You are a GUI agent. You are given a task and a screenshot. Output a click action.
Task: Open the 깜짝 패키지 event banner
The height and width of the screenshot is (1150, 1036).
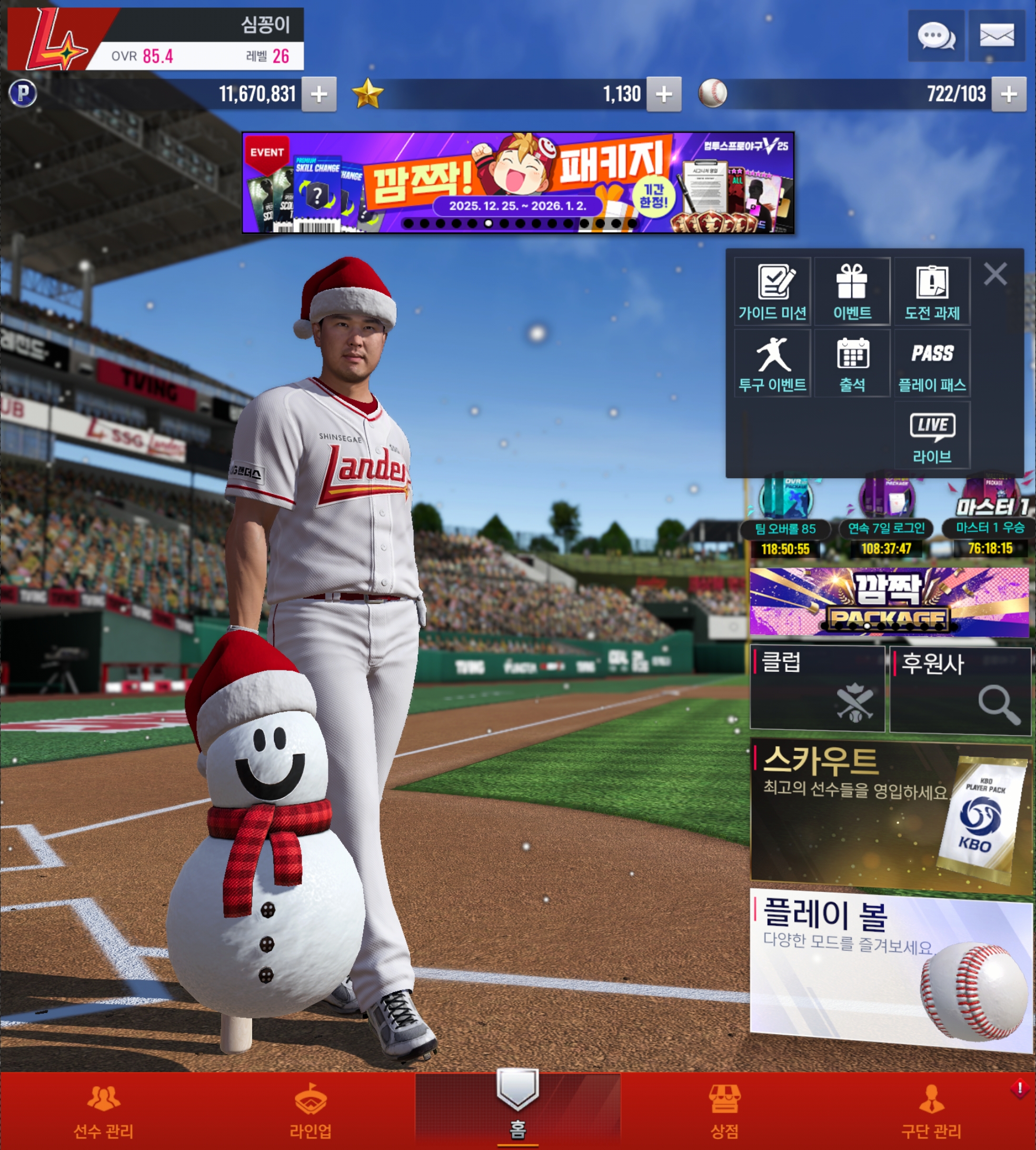tap(517, 183)
